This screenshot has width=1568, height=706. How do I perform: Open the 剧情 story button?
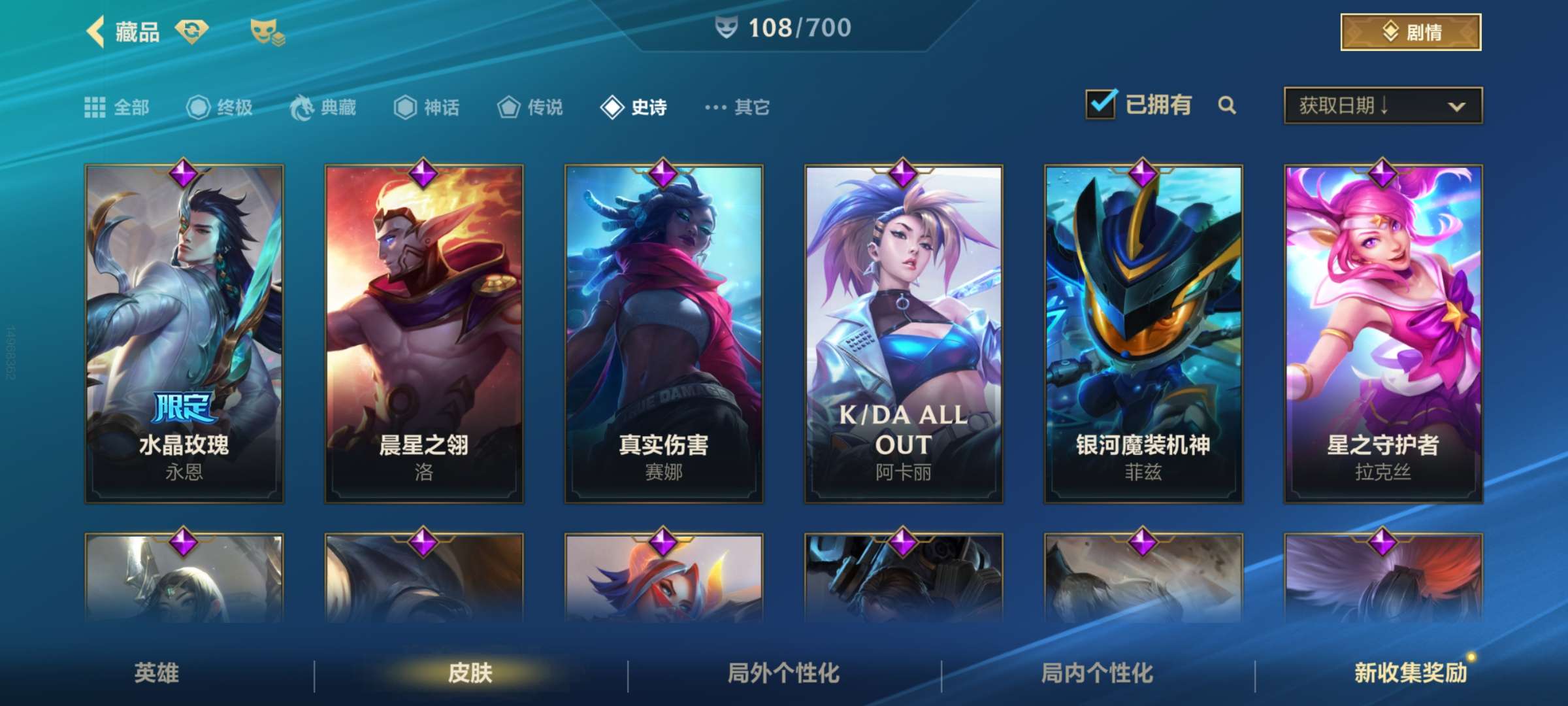1410,32
